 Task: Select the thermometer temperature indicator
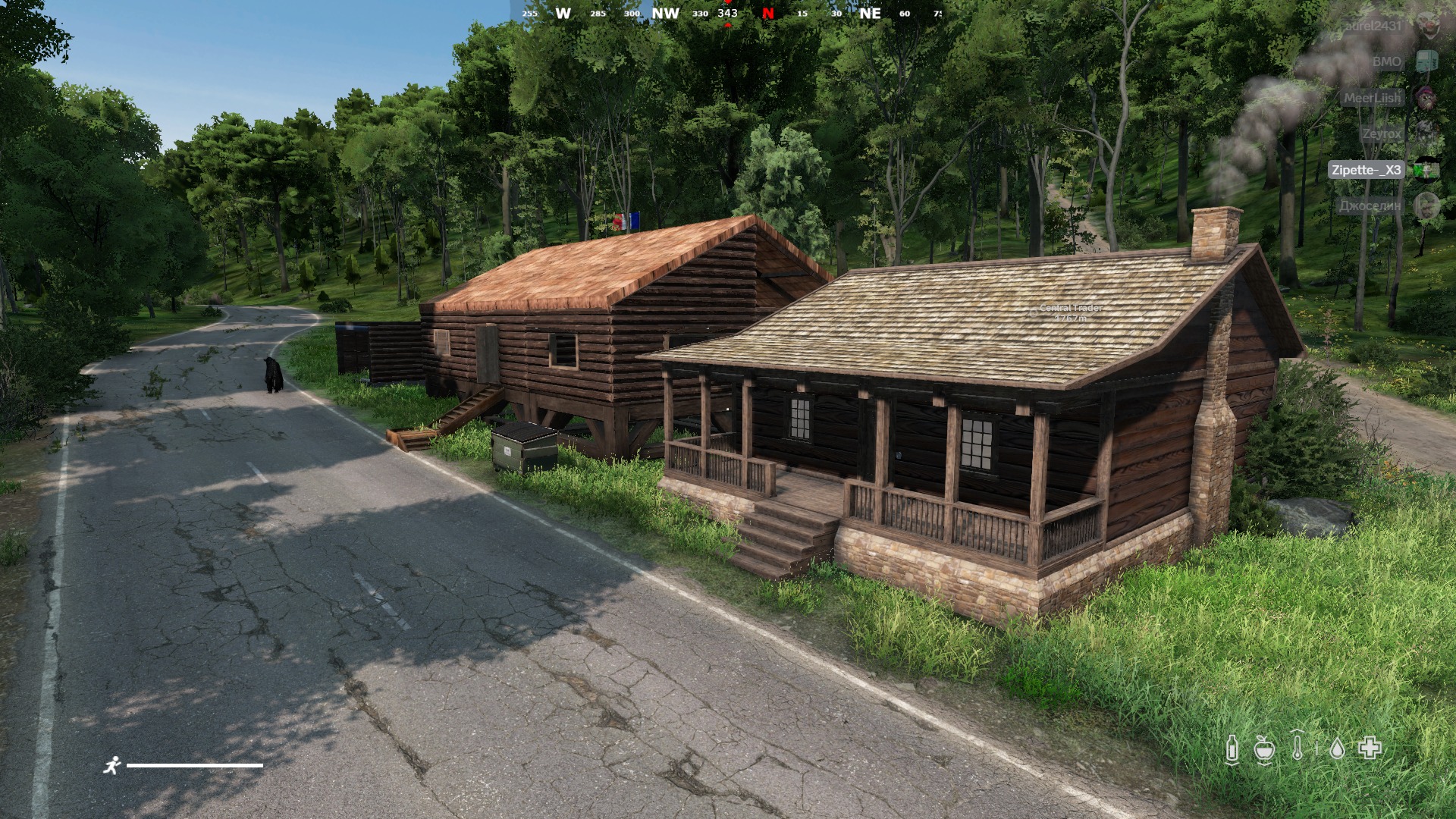pyautogui.click(x=1297, y=748)
